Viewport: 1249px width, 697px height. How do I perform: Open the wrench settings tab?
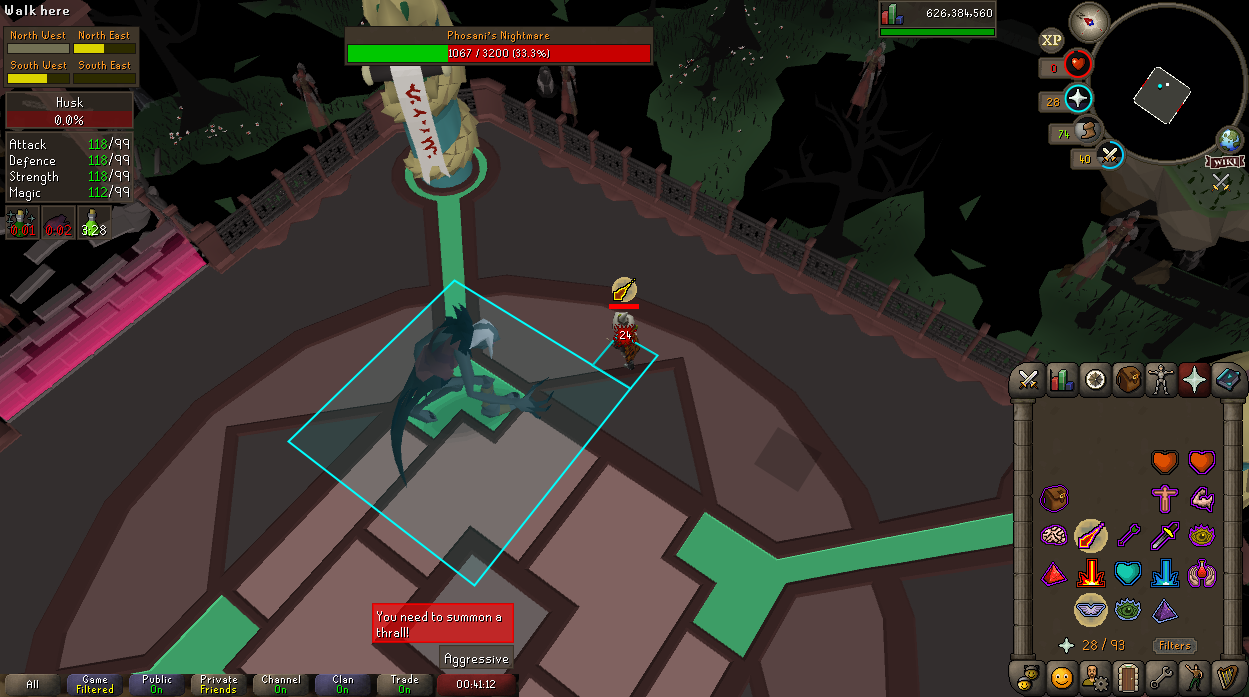1161,677
